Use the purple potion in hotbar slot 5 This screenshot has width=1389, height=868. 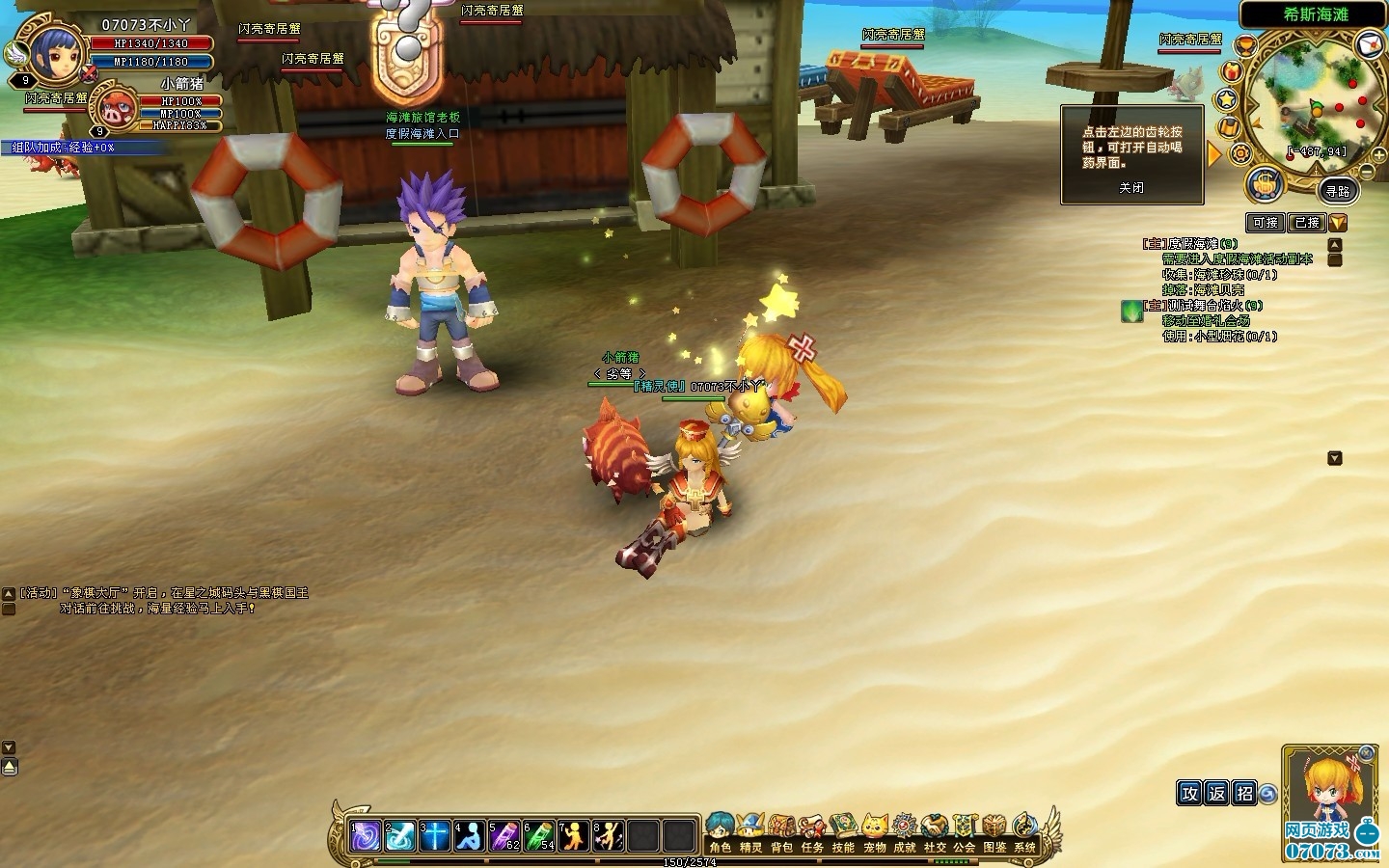click(504, 835)
